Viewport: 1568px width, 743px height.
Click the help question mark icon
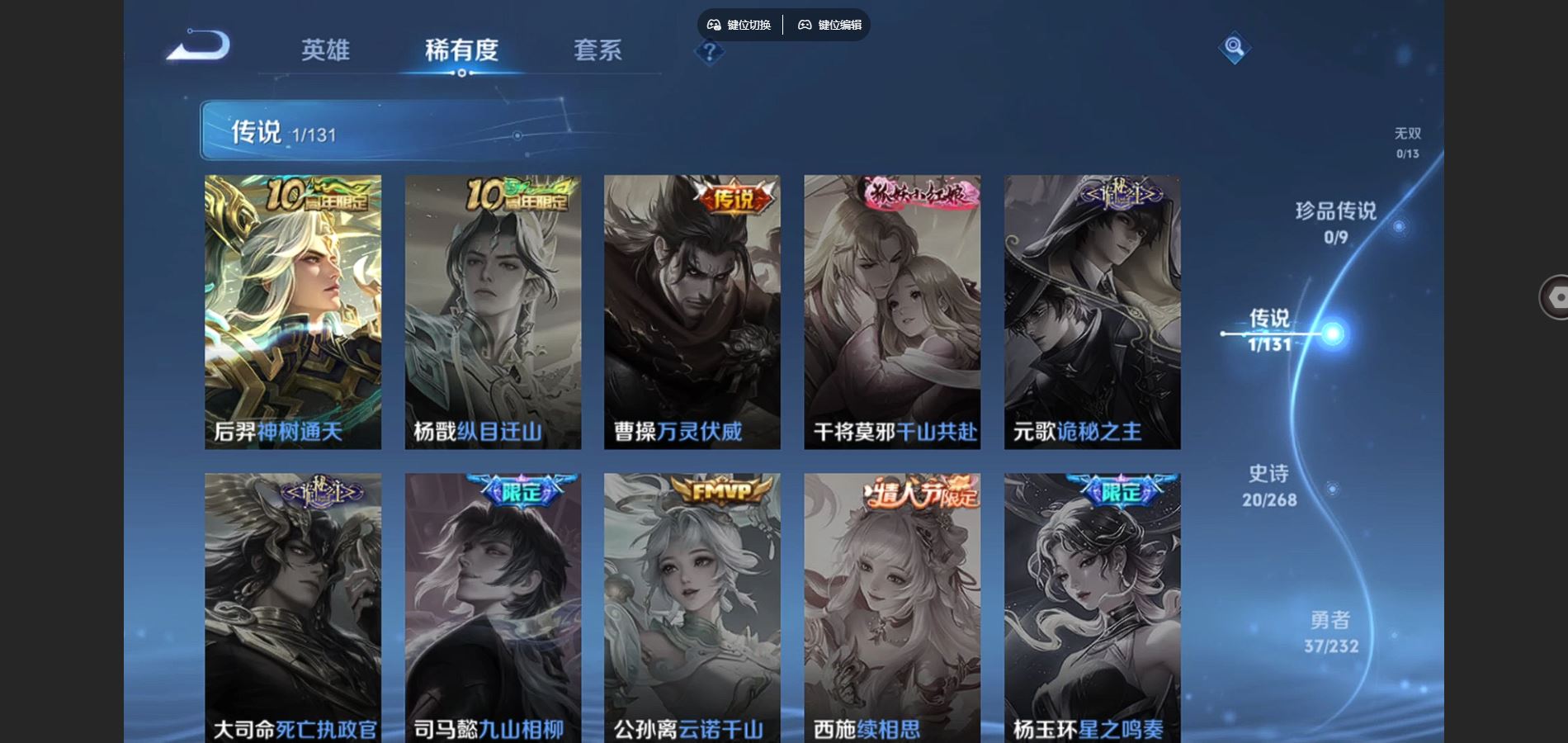pos(708,52)
